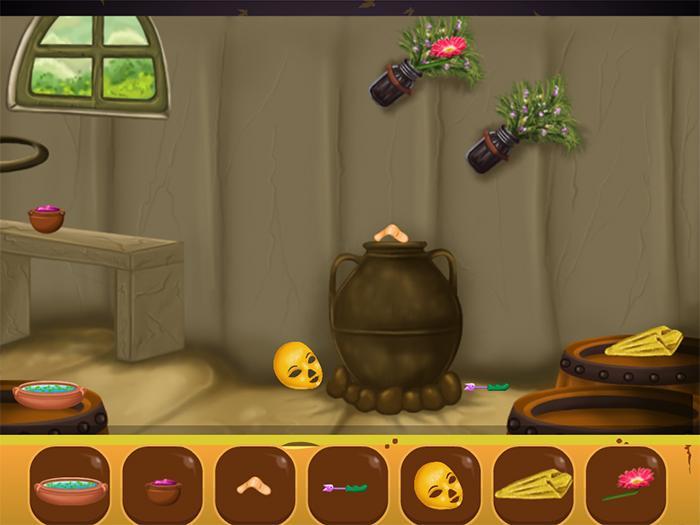Choose the boomerang-shaped item slot
Image resolution: width=700 pixels, height=525 pixels.
pos(255,486)
